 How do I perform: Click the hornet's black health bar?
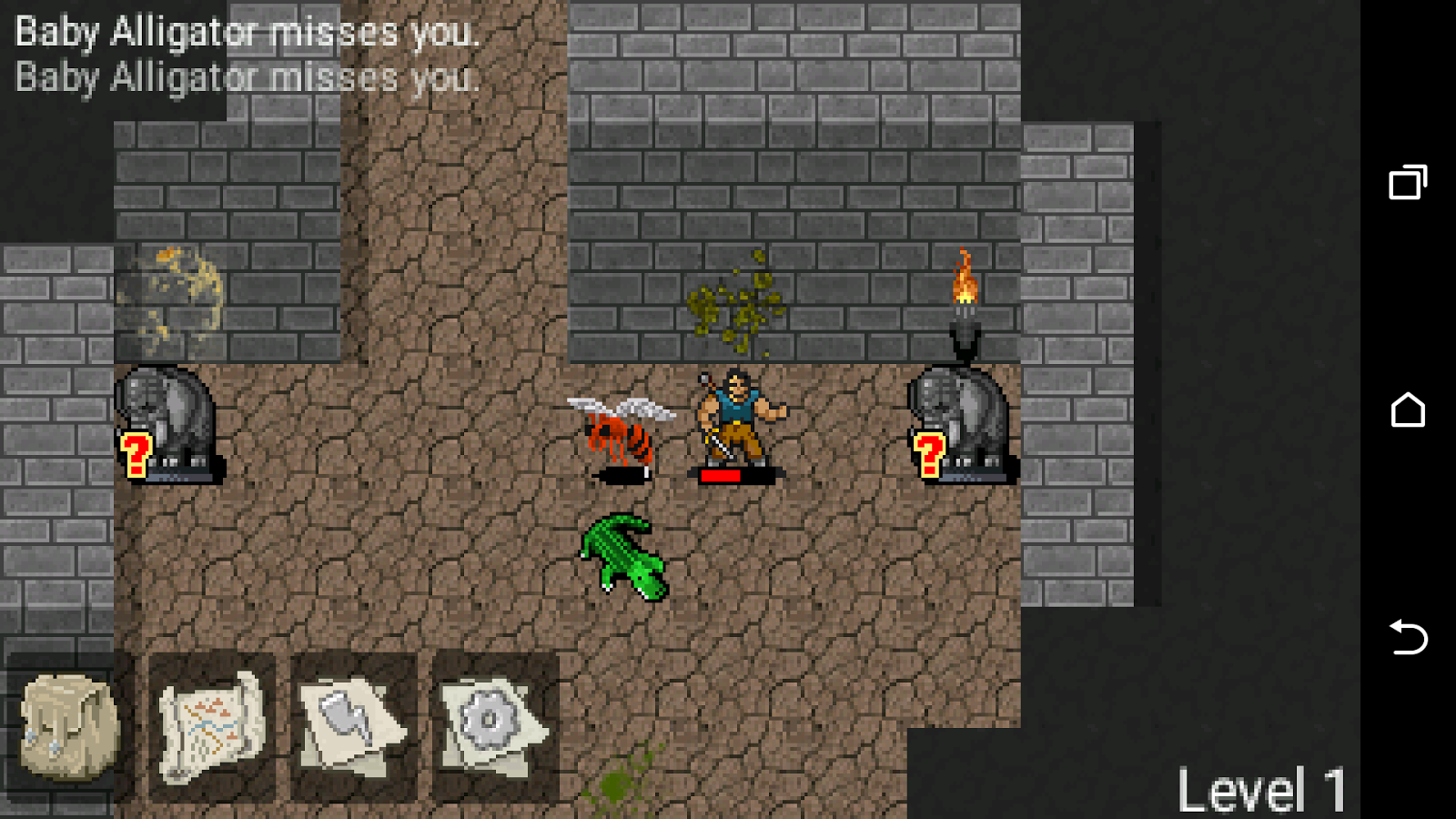coord(622,474)
